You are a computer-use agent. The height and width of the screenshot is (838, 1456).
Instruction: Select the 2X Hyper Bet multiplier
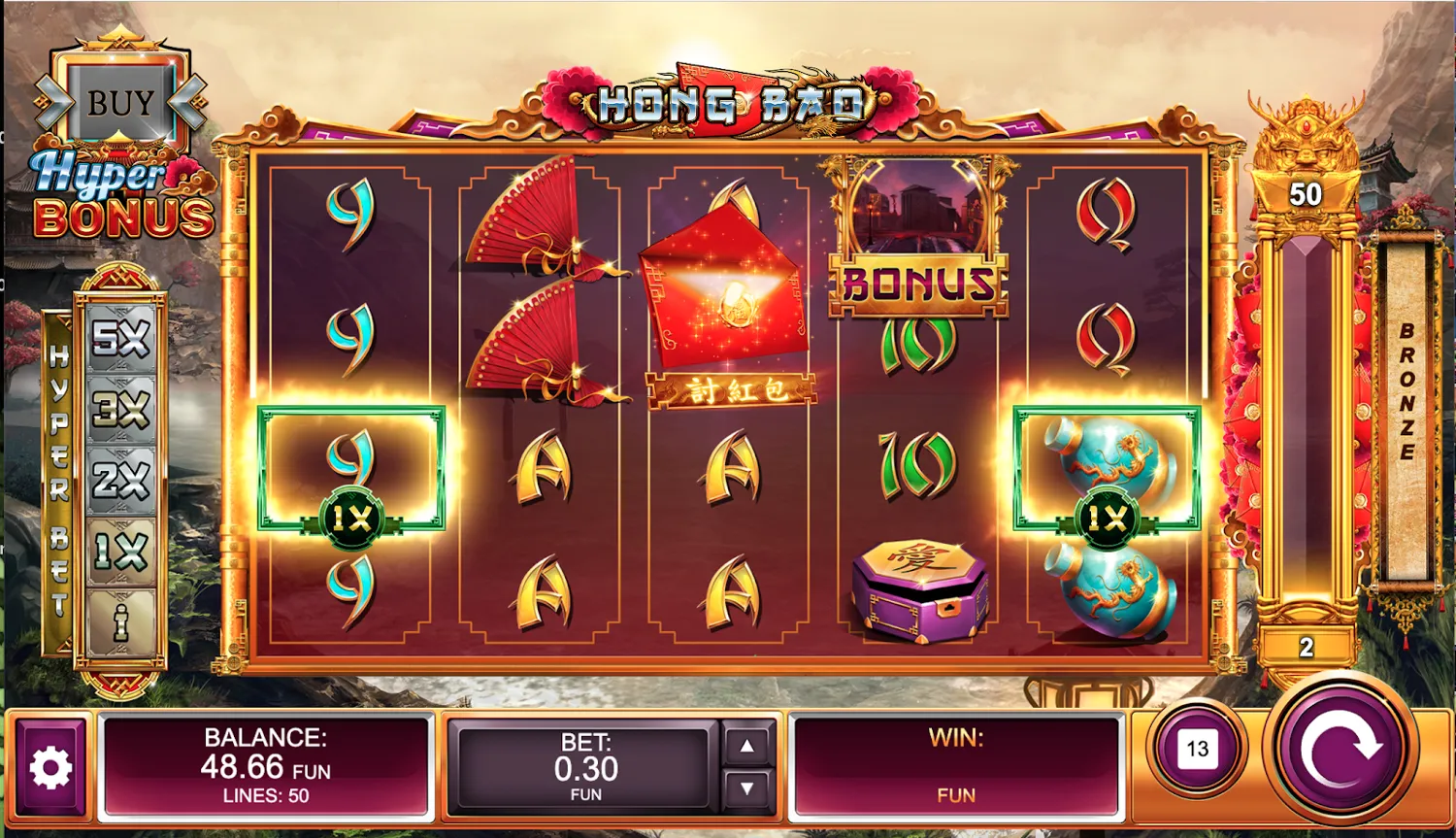click(x=118, y=480)
